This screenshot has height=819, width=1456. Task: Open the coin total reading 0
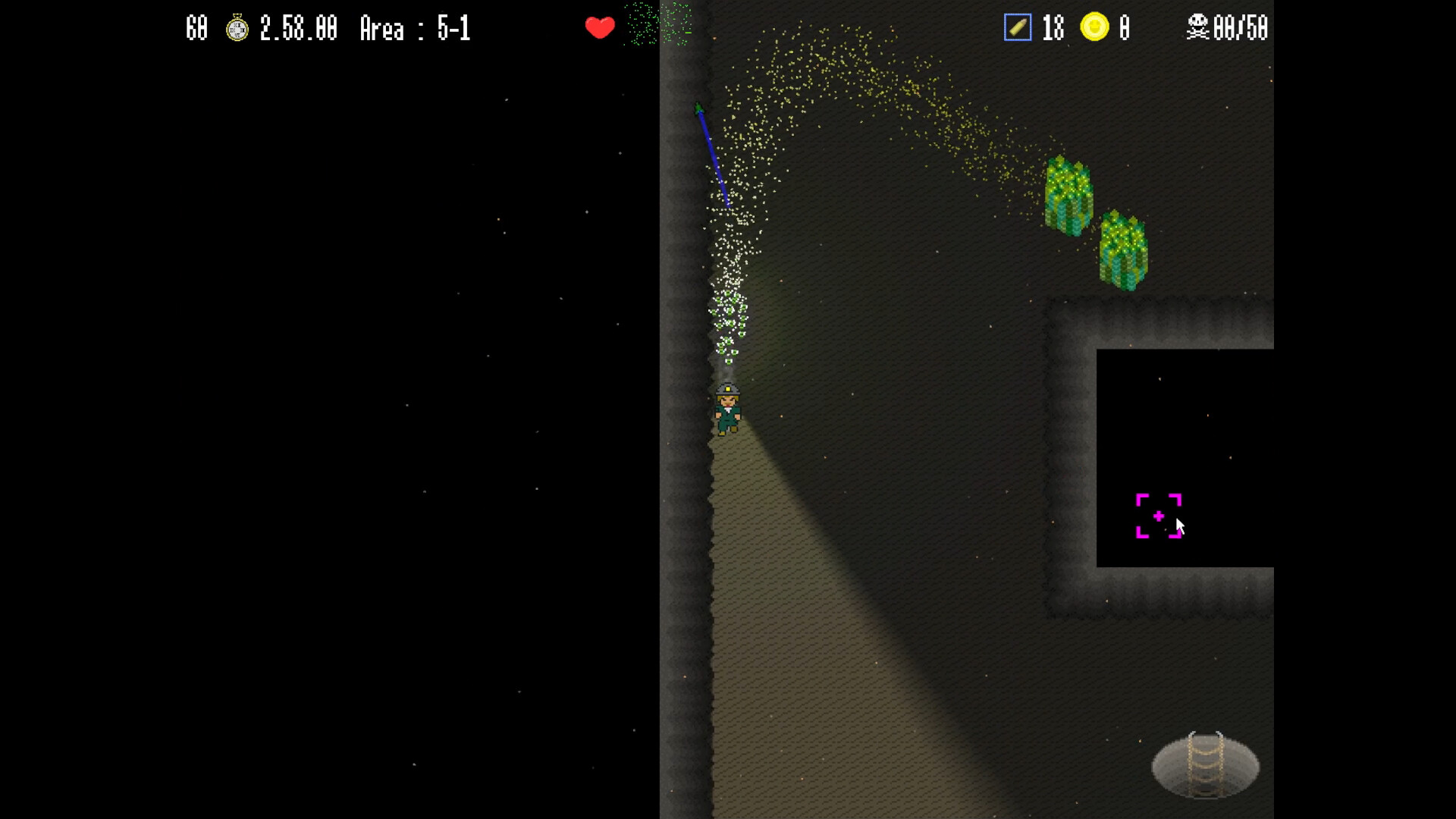click(1123, 27)
